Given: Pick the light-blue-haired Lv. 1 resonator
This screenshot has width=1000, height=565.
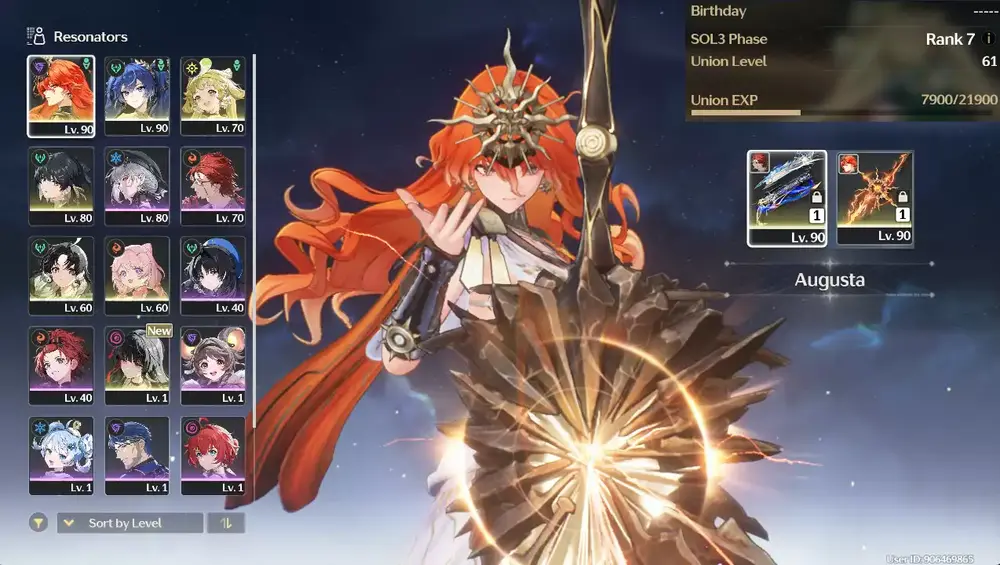Looking at the screenshot, I should click(x=61, y=455).
